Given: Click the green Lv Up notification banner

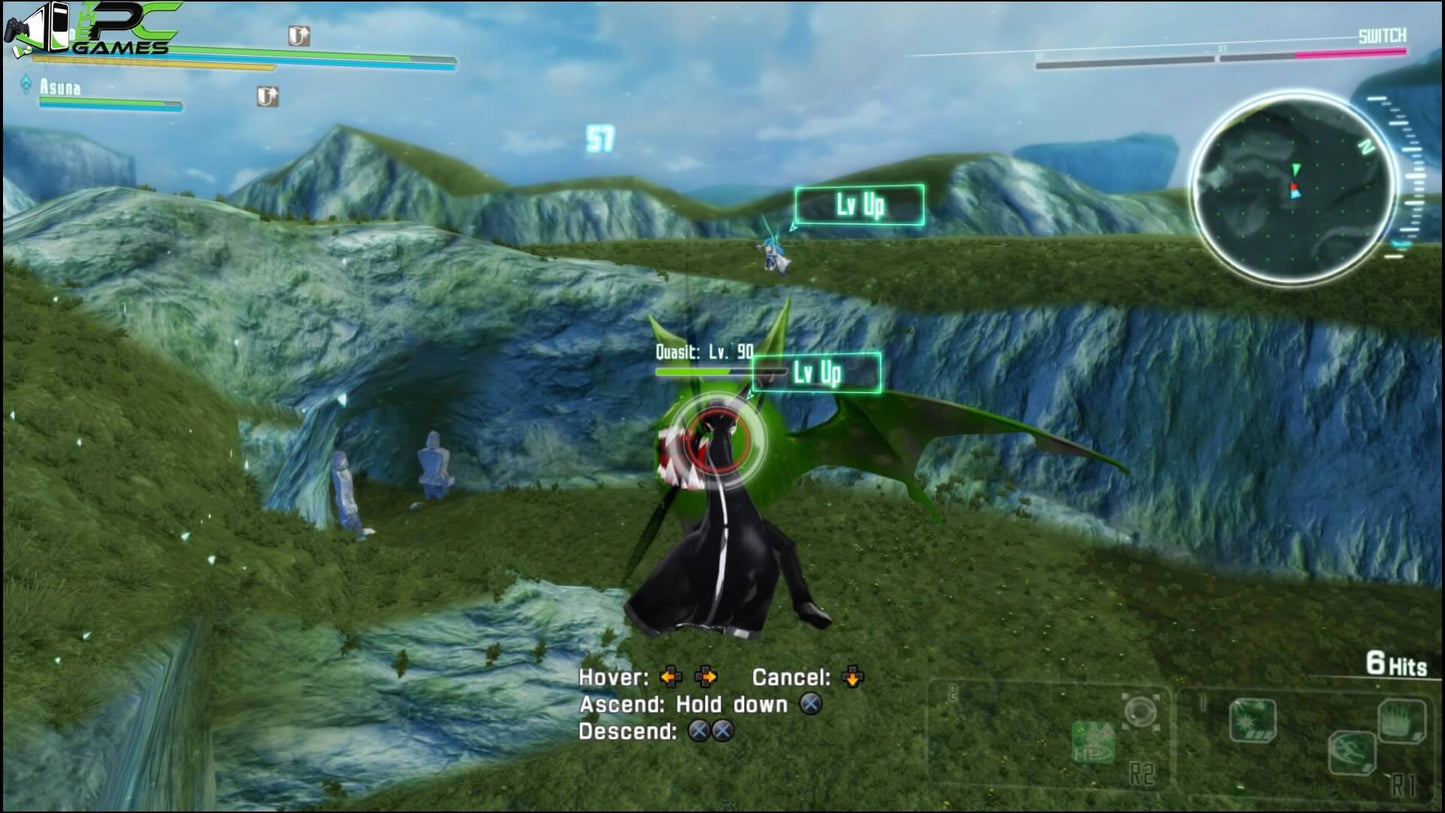Looking at the screenshot, I should pyautogui.click(x=817, y=372).
